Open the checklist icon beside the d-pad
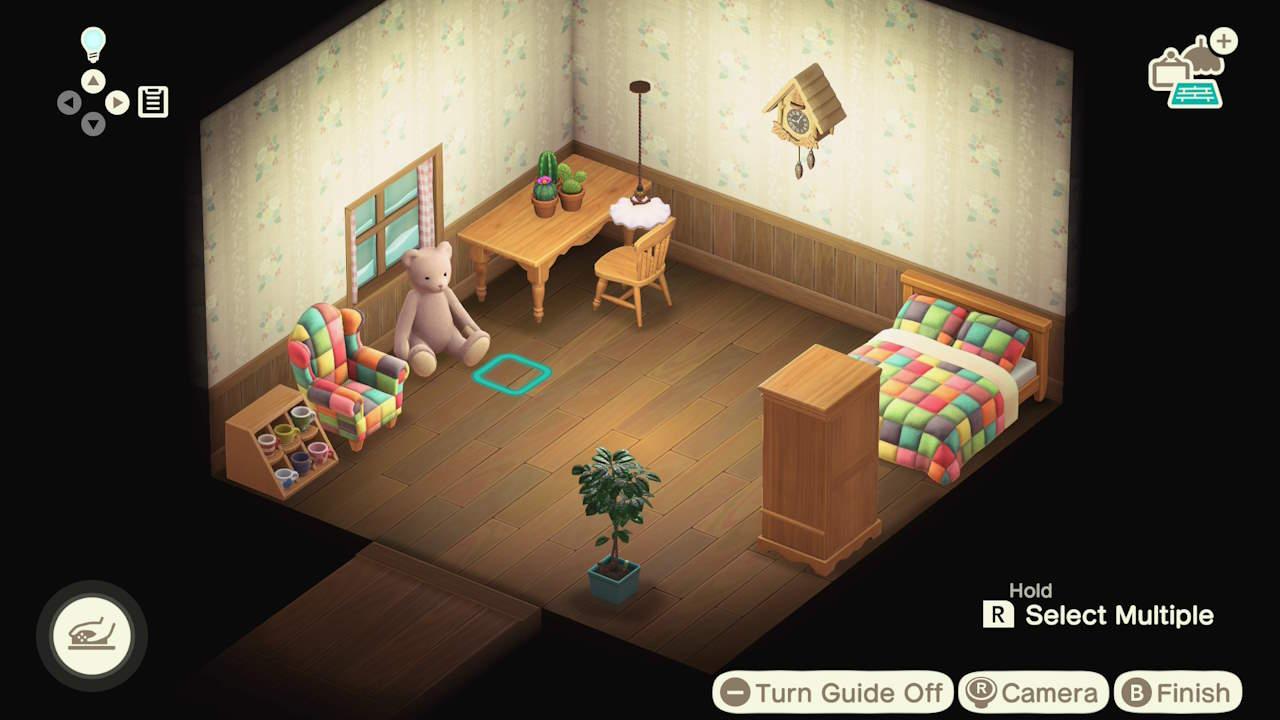This screenshot has height=720, width=1280. pyautogui.click(x=153, y=102)
